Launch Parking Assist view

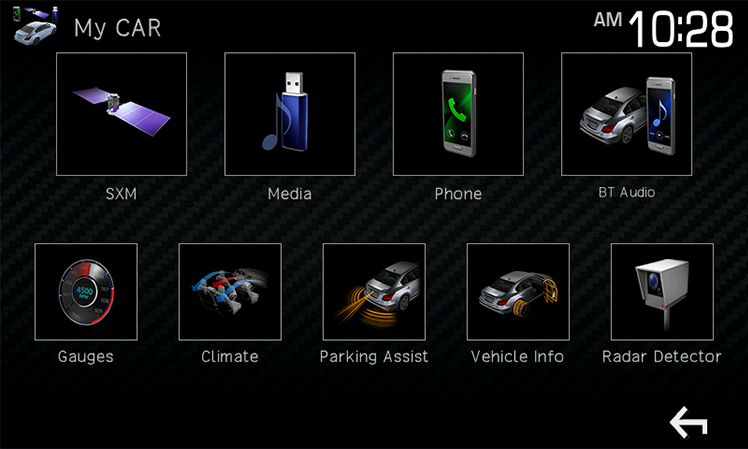pyautogui.click(x=374, y=291)
